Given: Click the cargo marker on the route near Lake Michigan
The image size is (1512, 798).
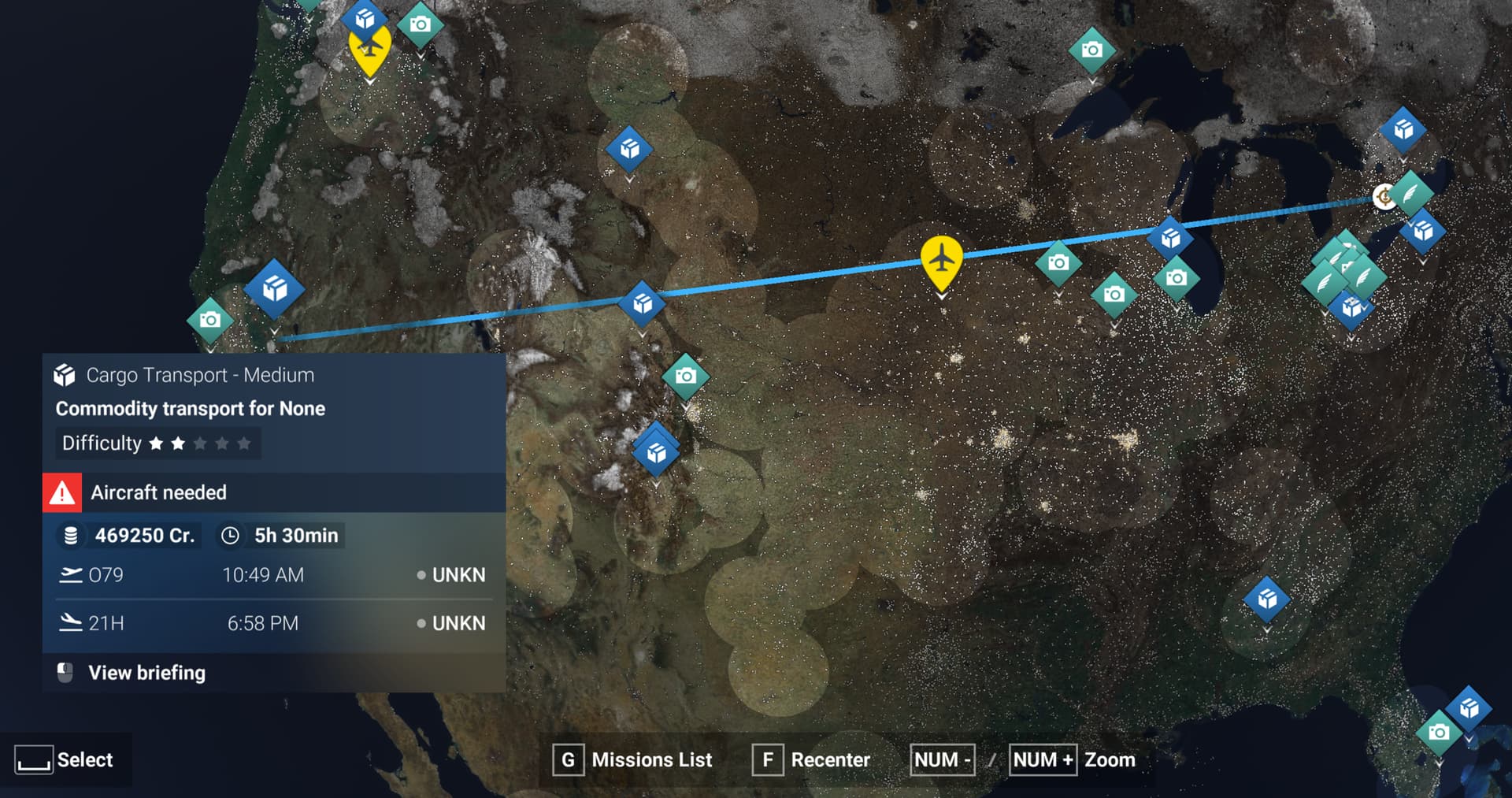Looking at the screenshot, I should pyautogui.click(x=1170, y=237).
